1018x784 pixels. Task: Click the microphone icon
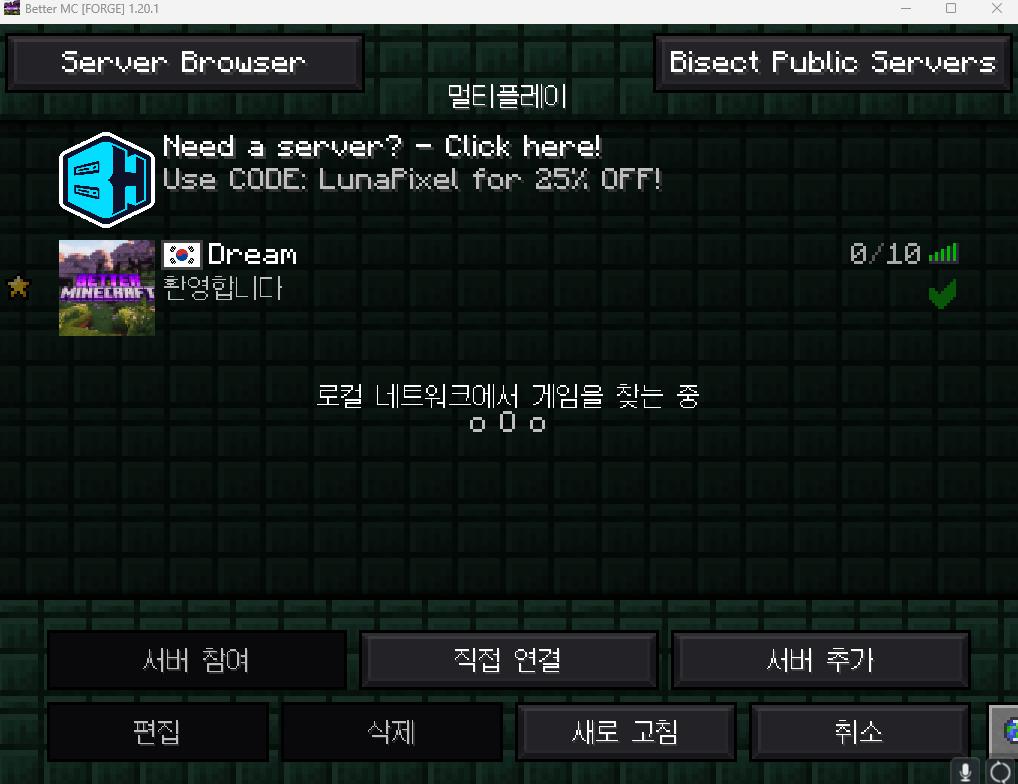(x=966, y=772)
